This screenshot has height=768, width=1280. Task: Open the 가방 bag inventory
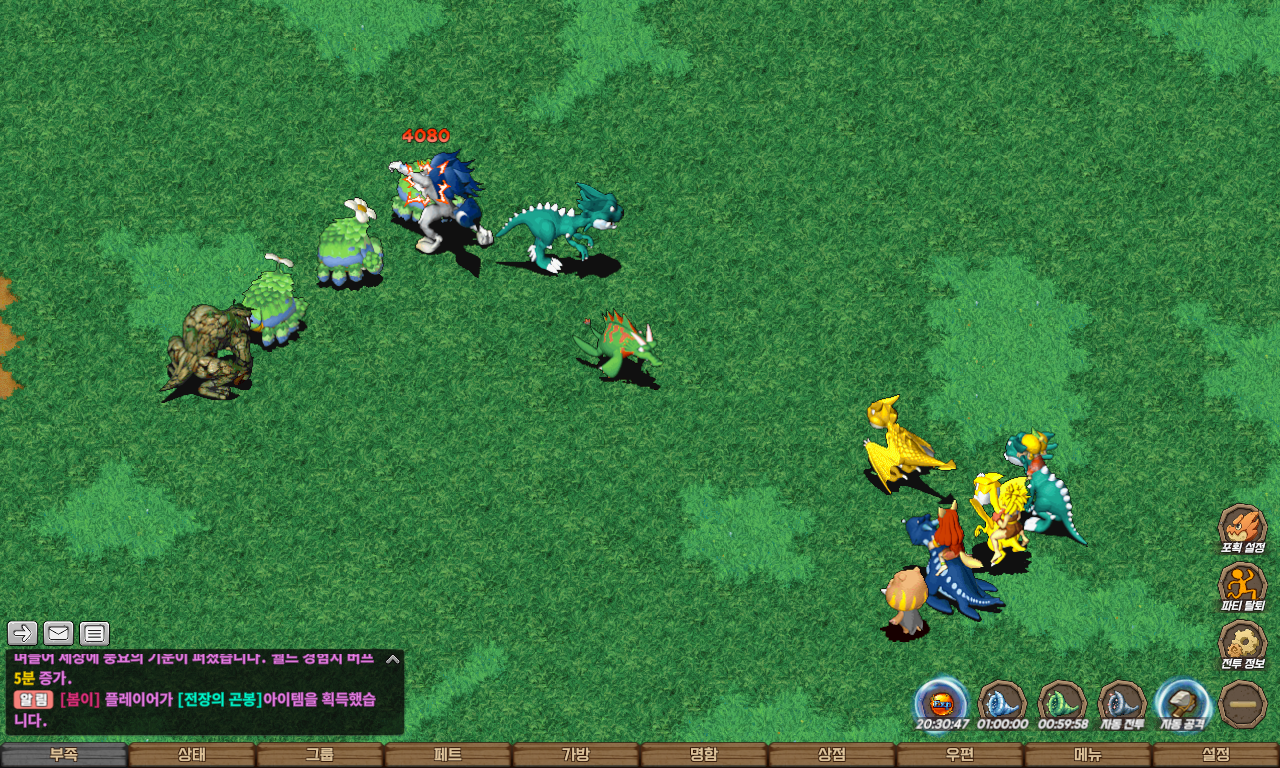point(576,755)
